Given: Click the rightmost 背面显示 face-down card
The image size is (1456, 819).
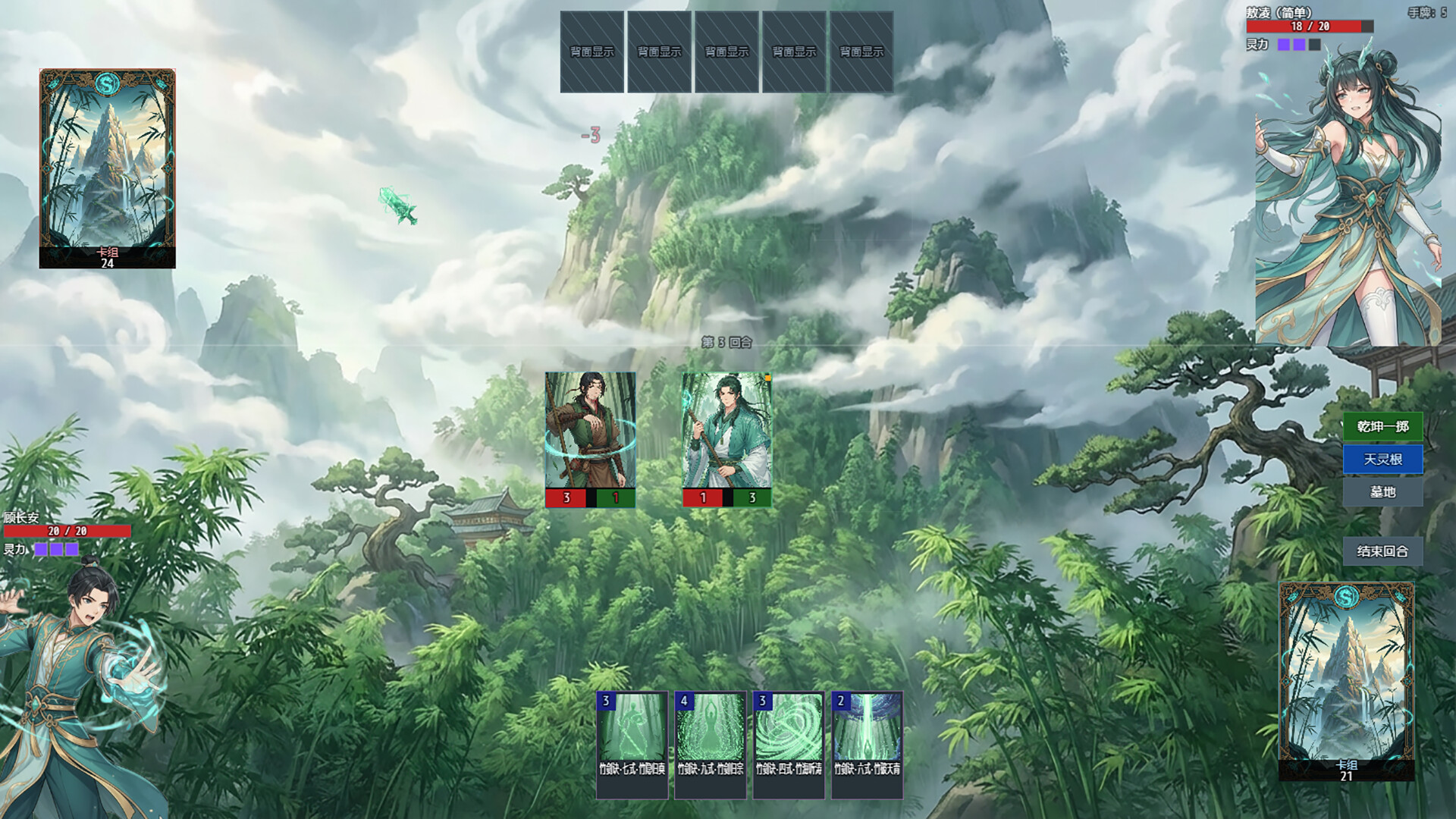Looking at the screenshot, I should point(861,49).
